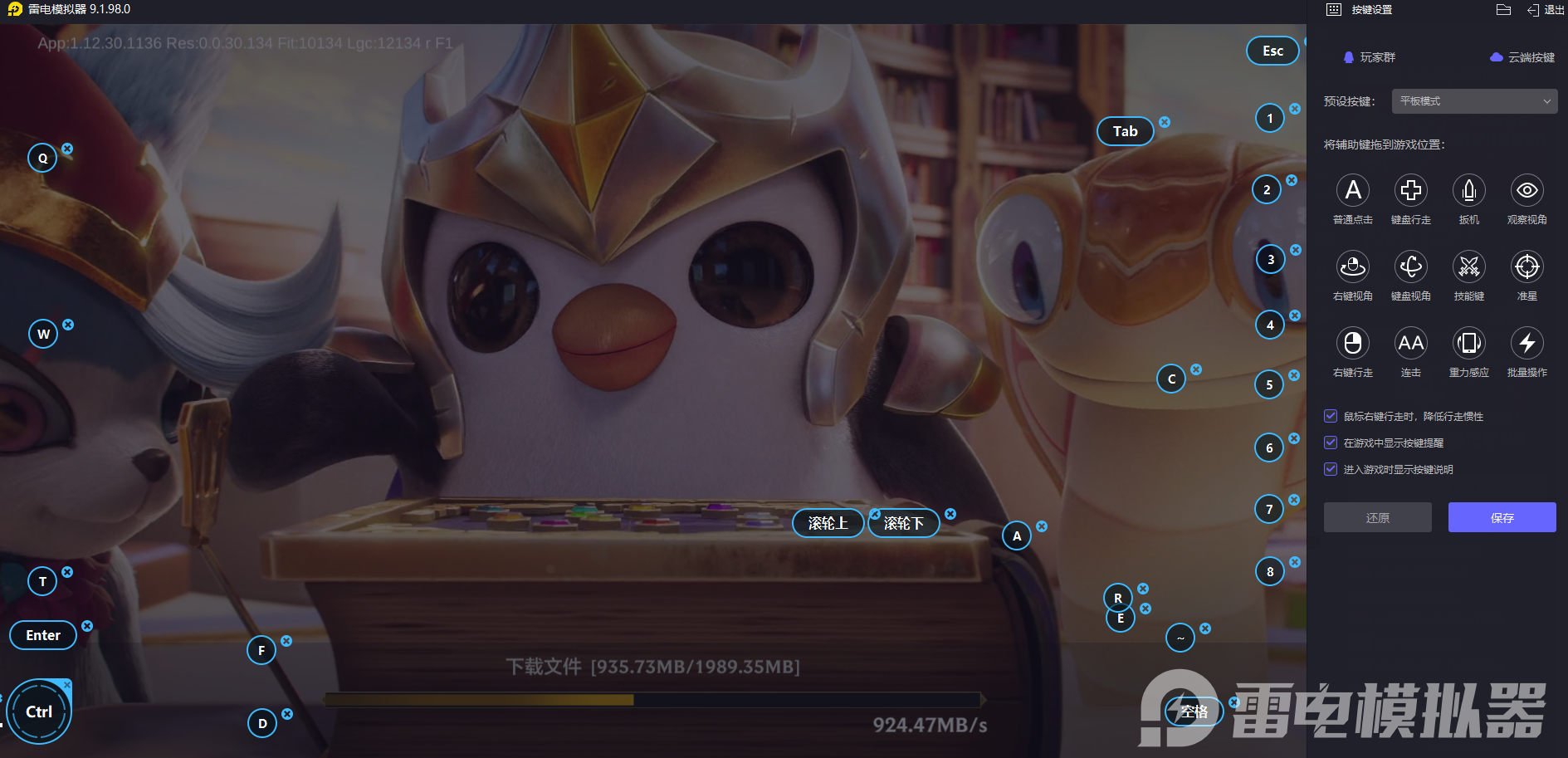Viewport: 1568px width, 758px height.
Task: Open the 预设按键 preset dropdown
Action: pyautogui.click(x=1473, y=101)
